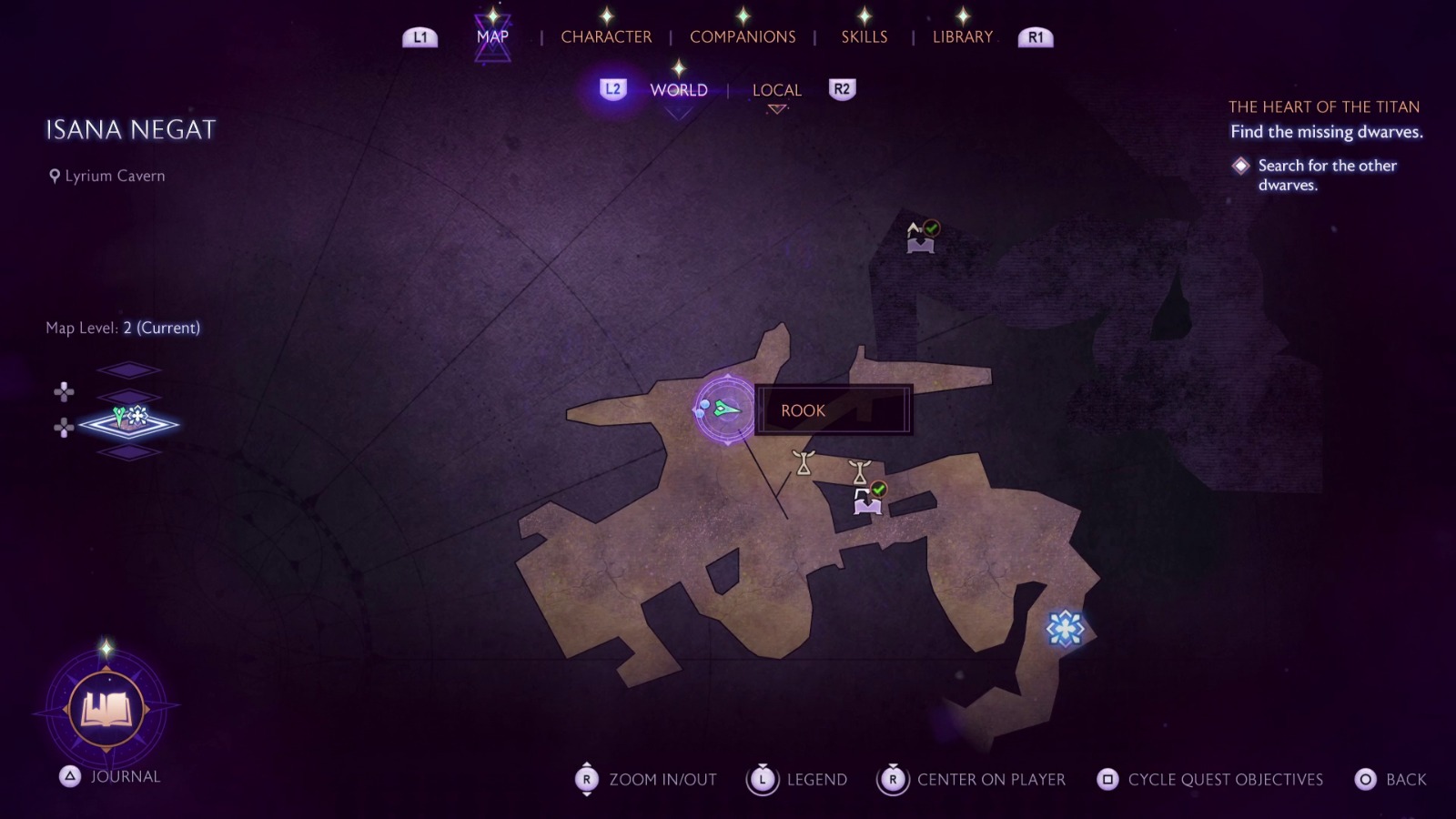The height and width of the screenshot is (819, 1456).
Task: Click the green checkmark on the looted chest
Action: tap(877, 489)
